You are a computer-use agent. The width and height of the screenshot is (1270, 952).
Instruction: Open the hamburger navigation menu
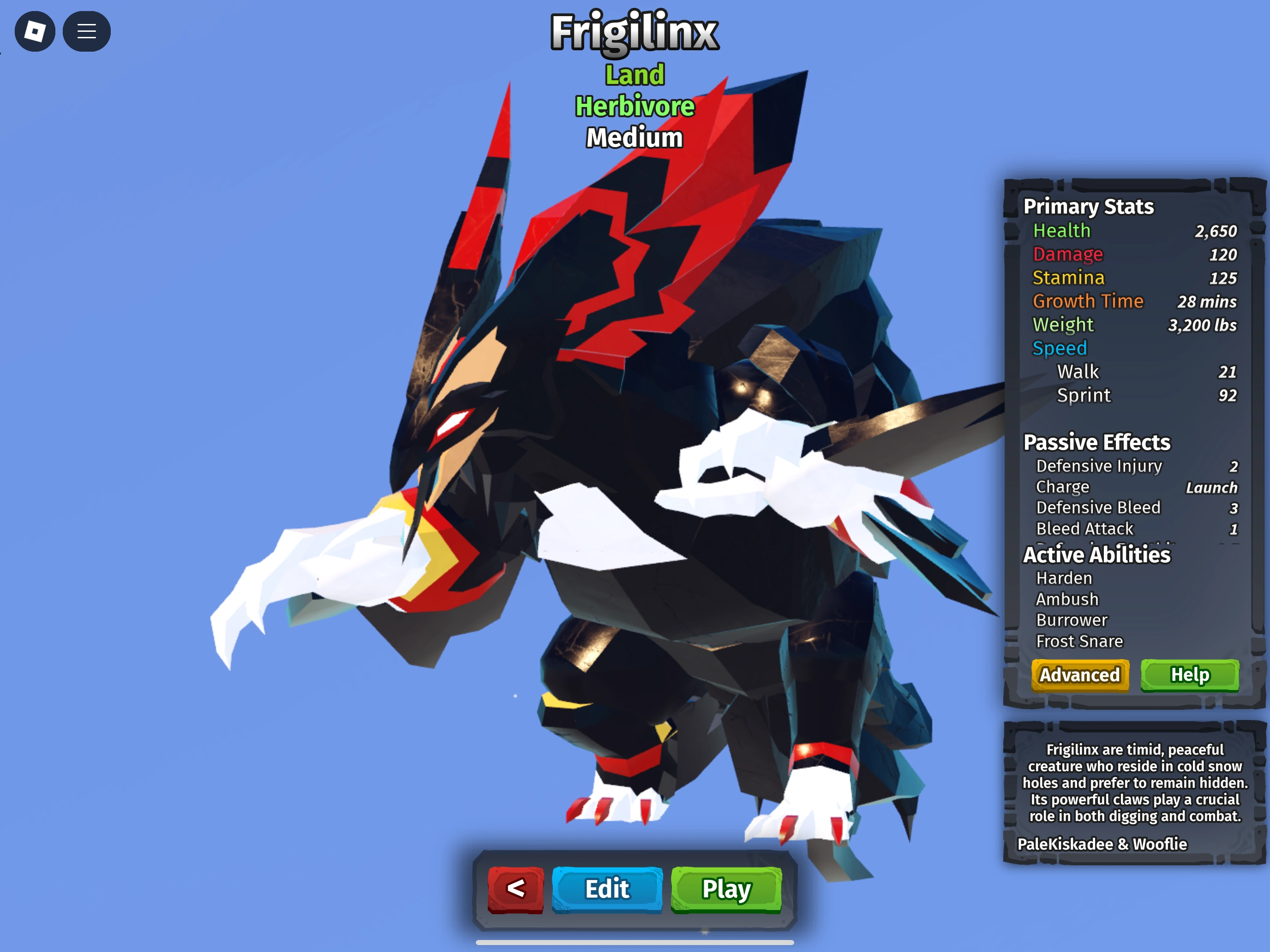click(x=87, y=31)
